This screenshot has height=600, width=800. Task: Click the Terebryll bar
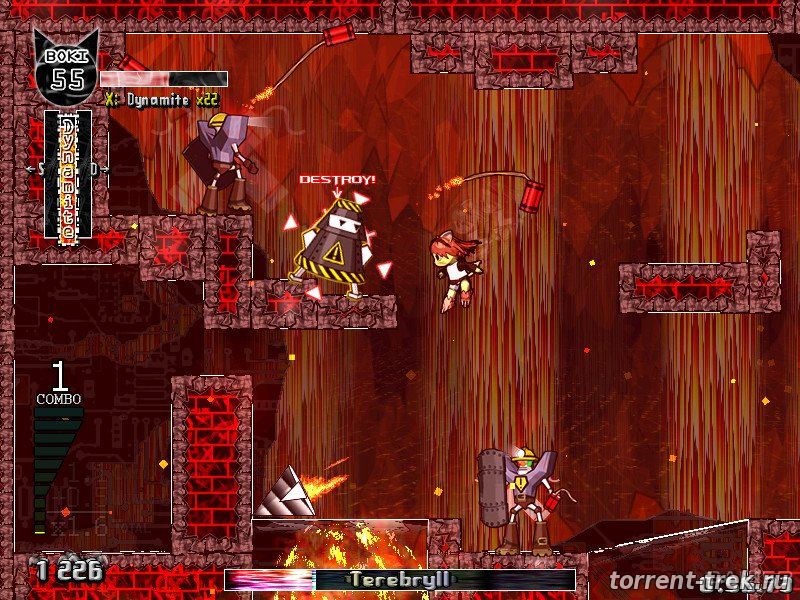point(400,580)
